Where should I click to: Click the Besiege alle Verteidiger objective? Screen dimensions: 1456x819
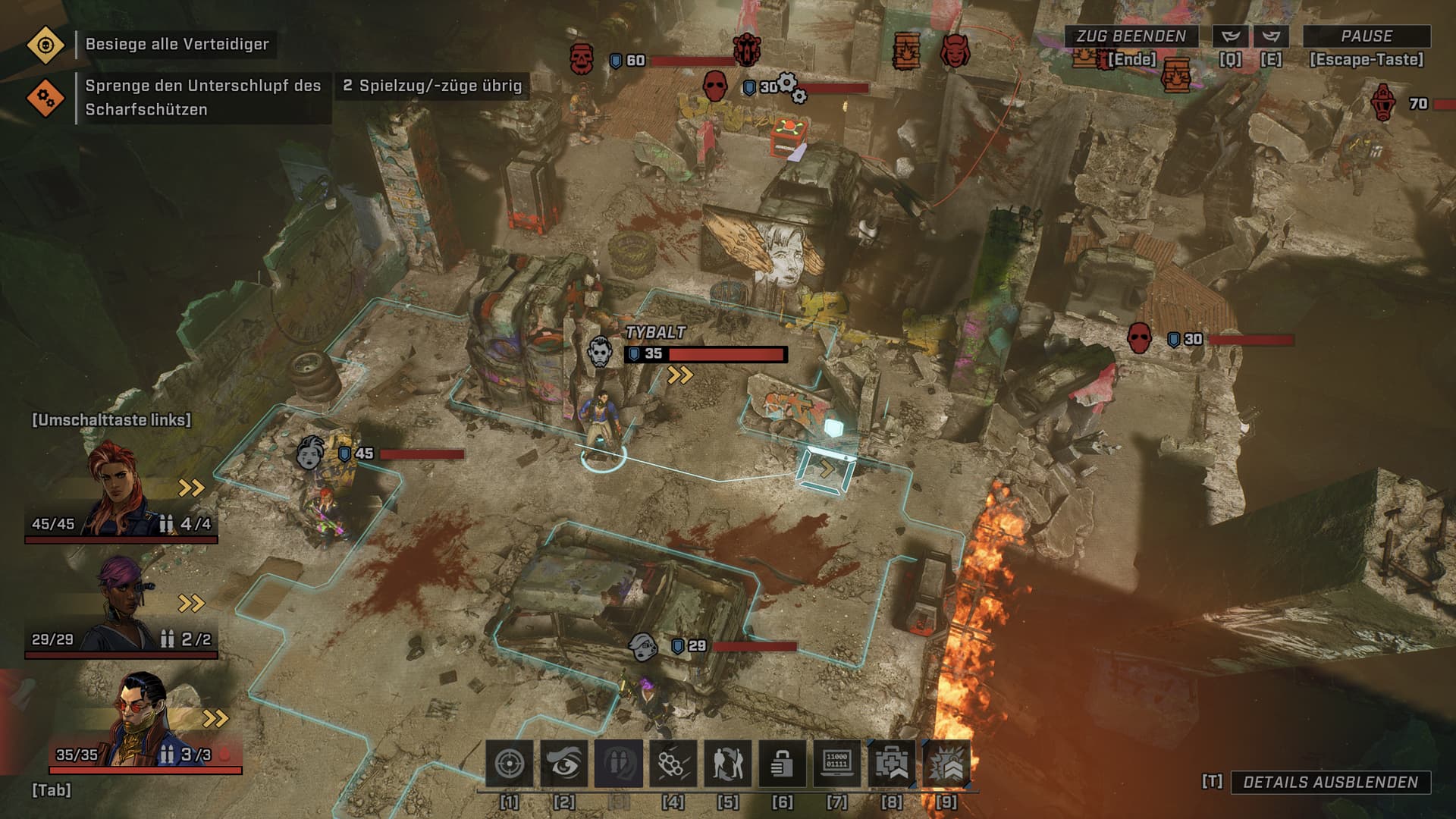[177, 44]
